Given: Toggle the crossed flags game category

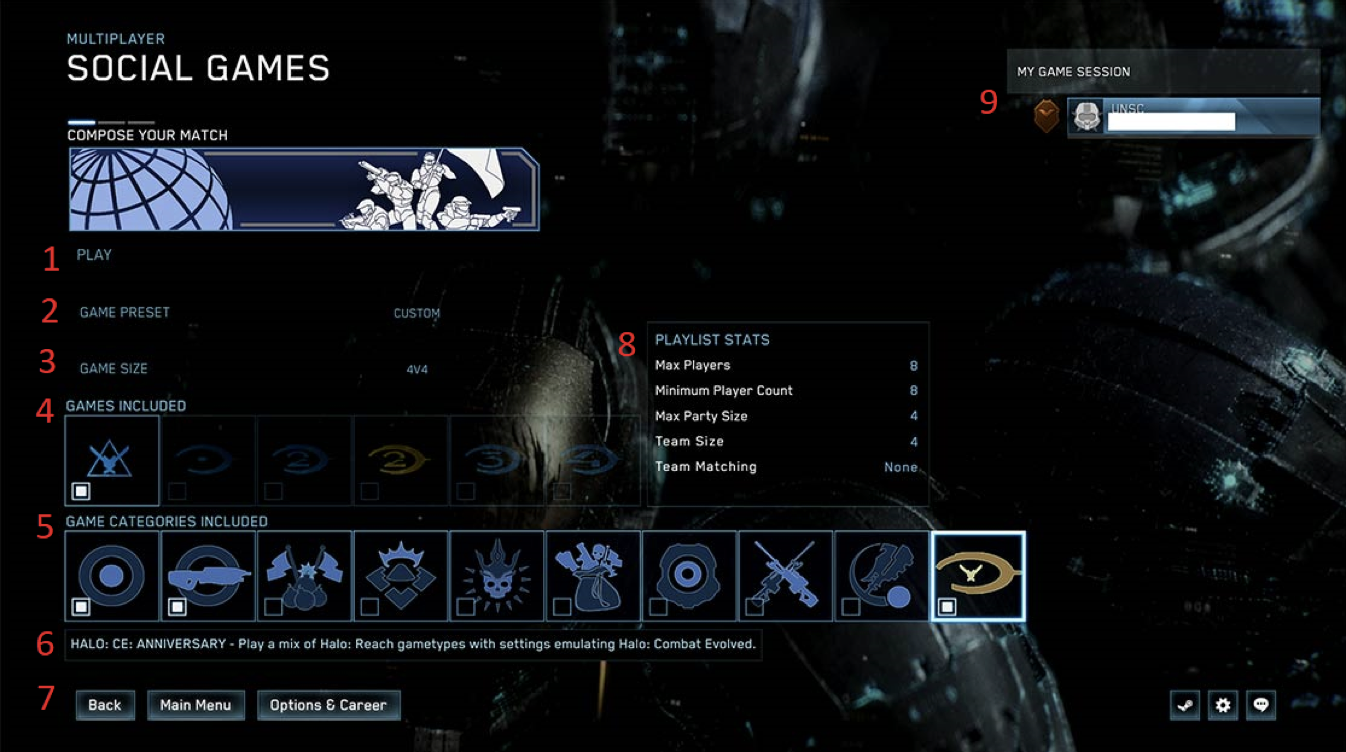Looking at the screenshot, I should (x=304, y=576).
